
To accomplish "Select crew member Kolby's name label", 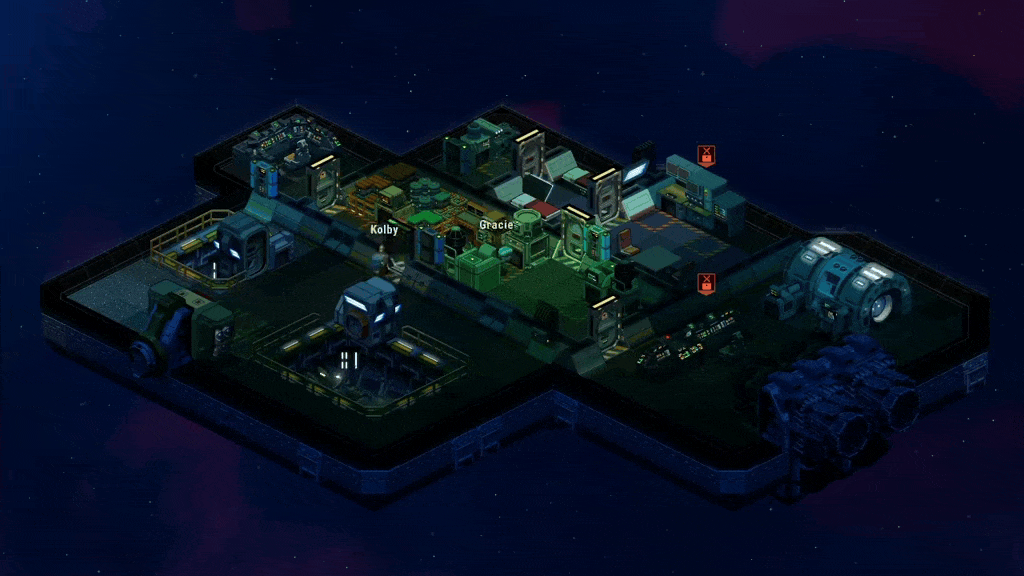I will [x=384, y=230].
